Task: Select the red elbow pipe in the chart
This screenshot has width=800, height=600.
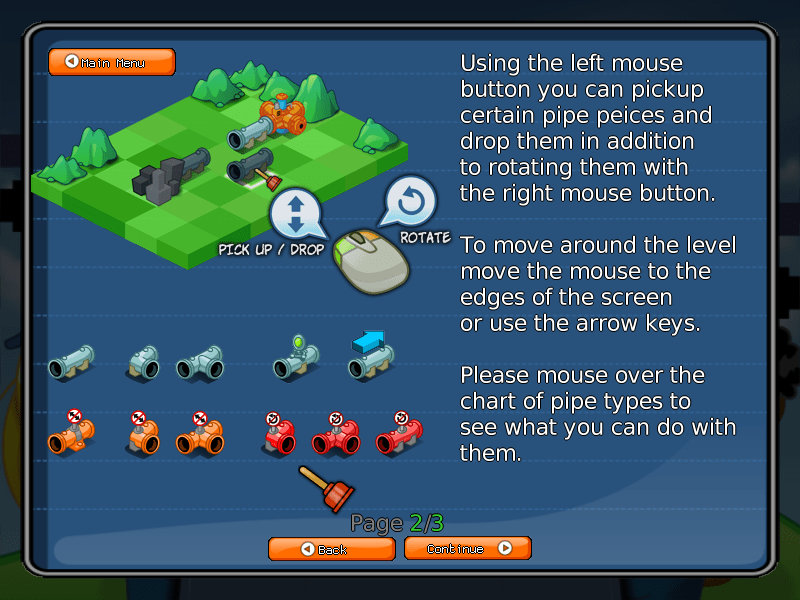Action: click(x=278, y=436)
